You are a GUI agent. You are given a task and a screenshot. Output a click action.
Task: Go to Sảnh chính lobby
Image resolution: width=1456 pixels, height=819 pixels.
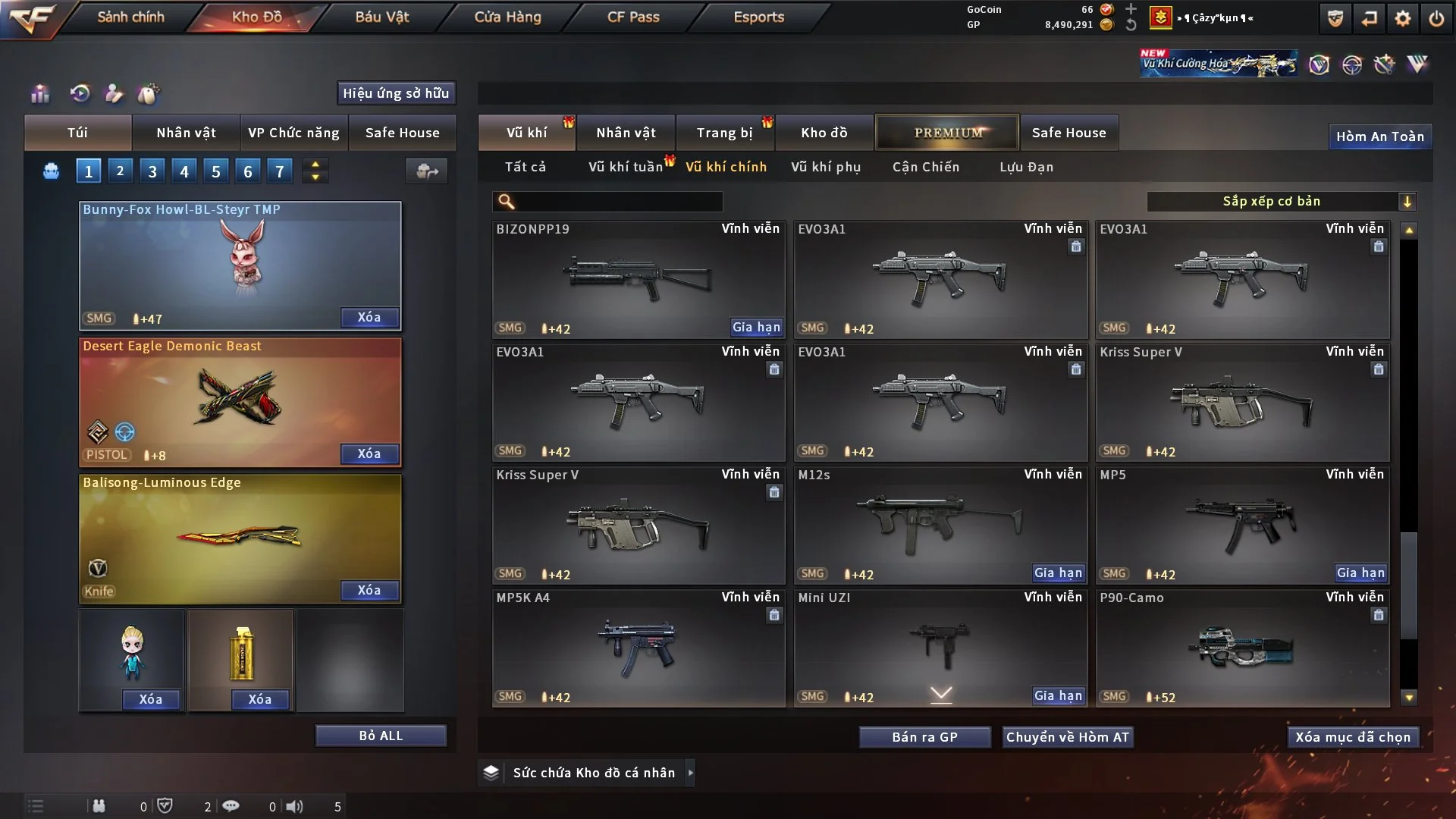point(130,17)
